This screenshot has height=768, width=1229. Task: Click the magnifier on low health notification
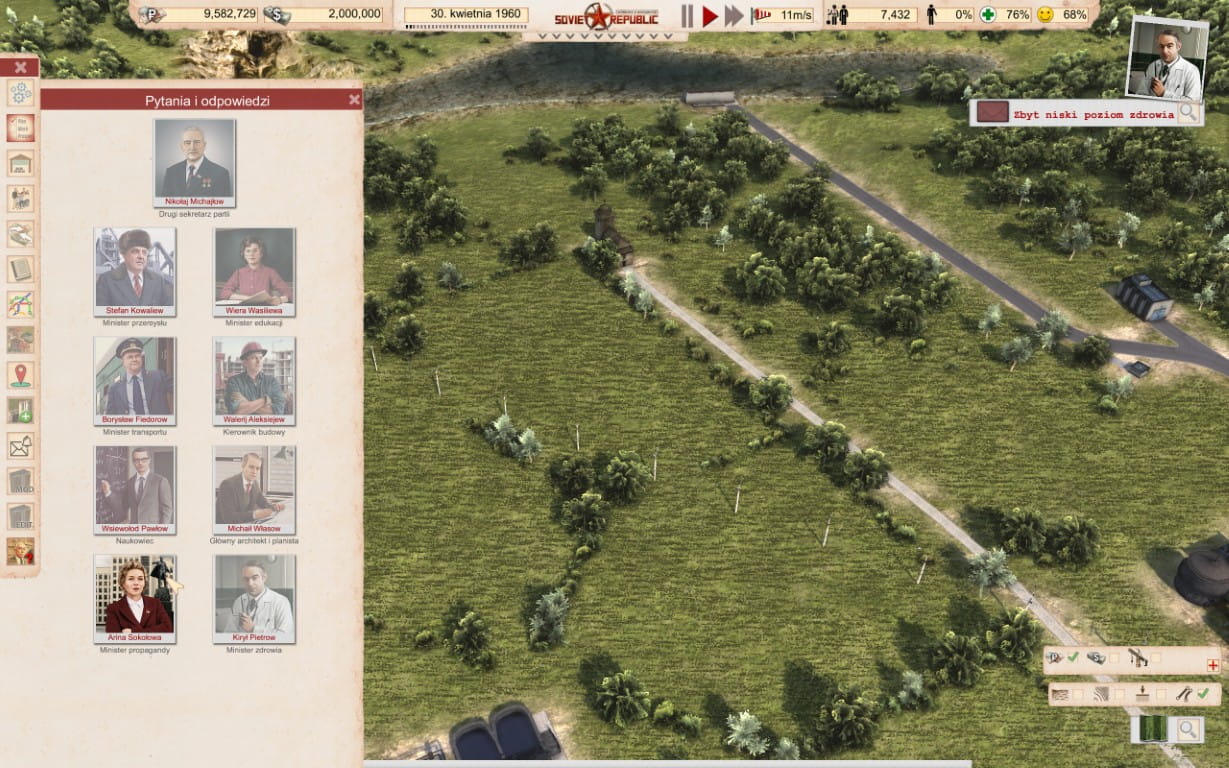click(1188, 112)
